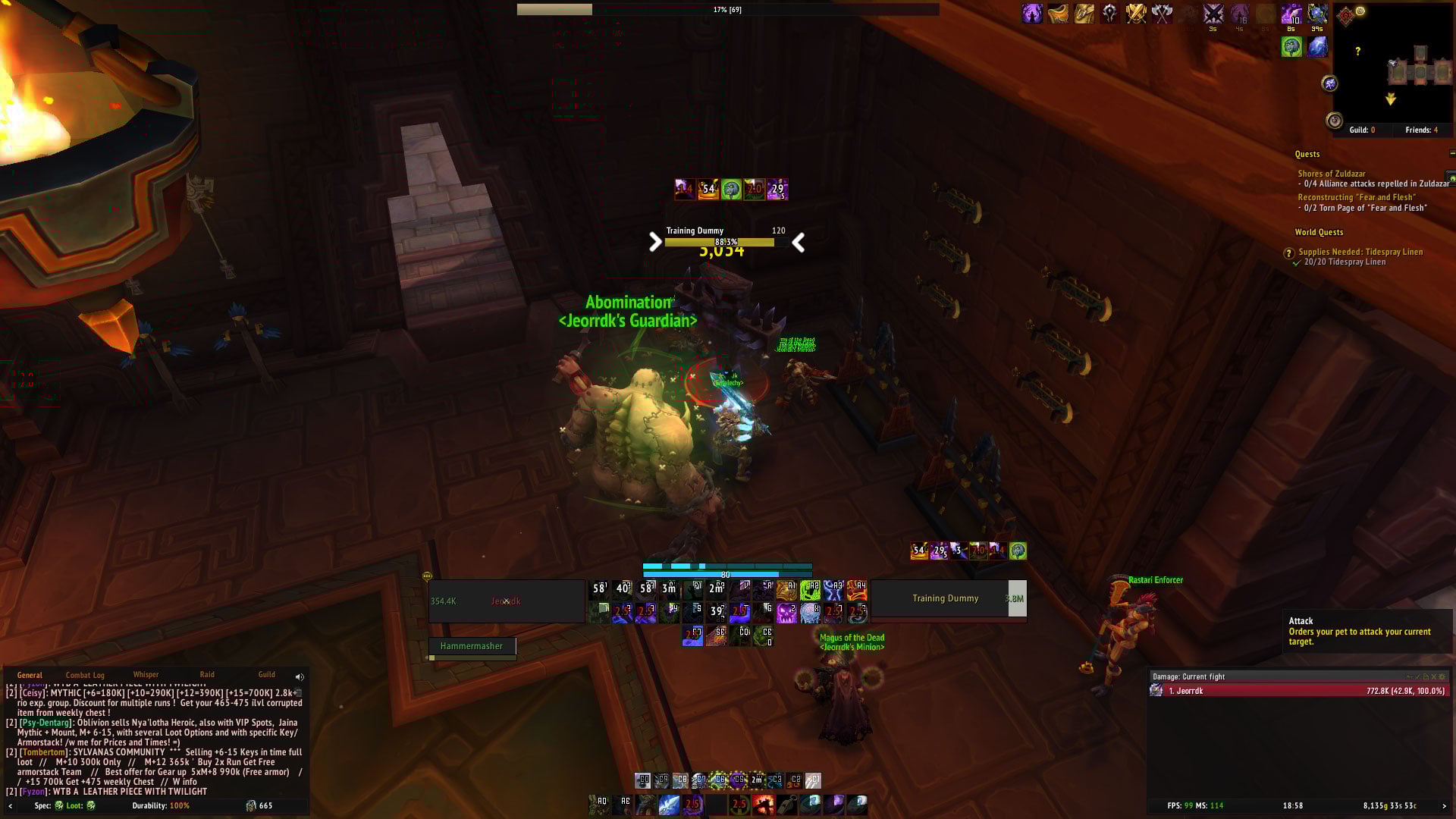Screen dimensions: 1456x819
Task: Open the Reconstructing "Fear and Flesh" quest
Action: pyautogui.click(x=1356, y=197)
